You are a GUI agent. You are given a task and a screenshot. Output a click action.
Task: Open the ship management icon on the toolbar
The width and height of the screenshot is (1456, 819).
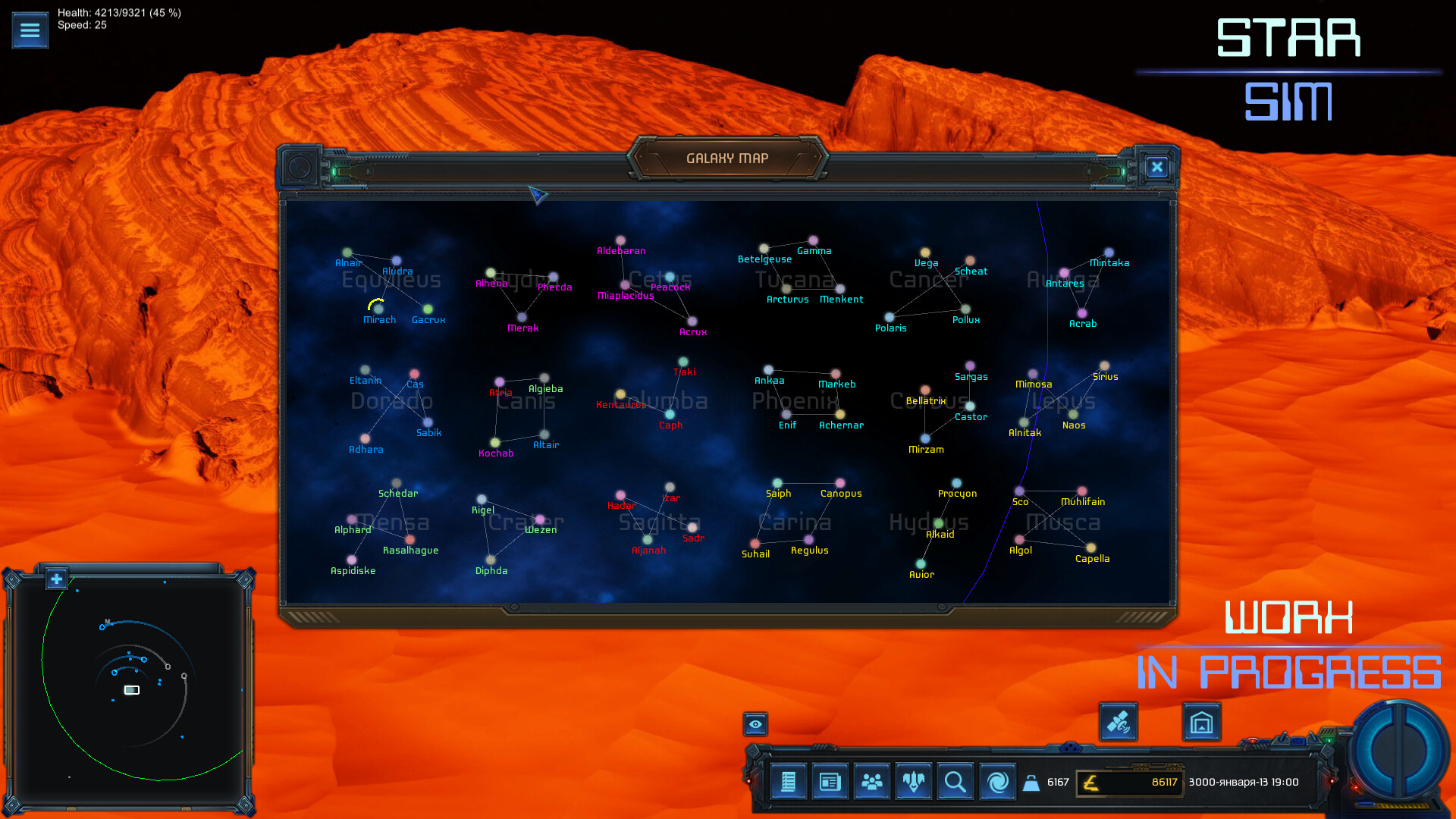(913, 782)
